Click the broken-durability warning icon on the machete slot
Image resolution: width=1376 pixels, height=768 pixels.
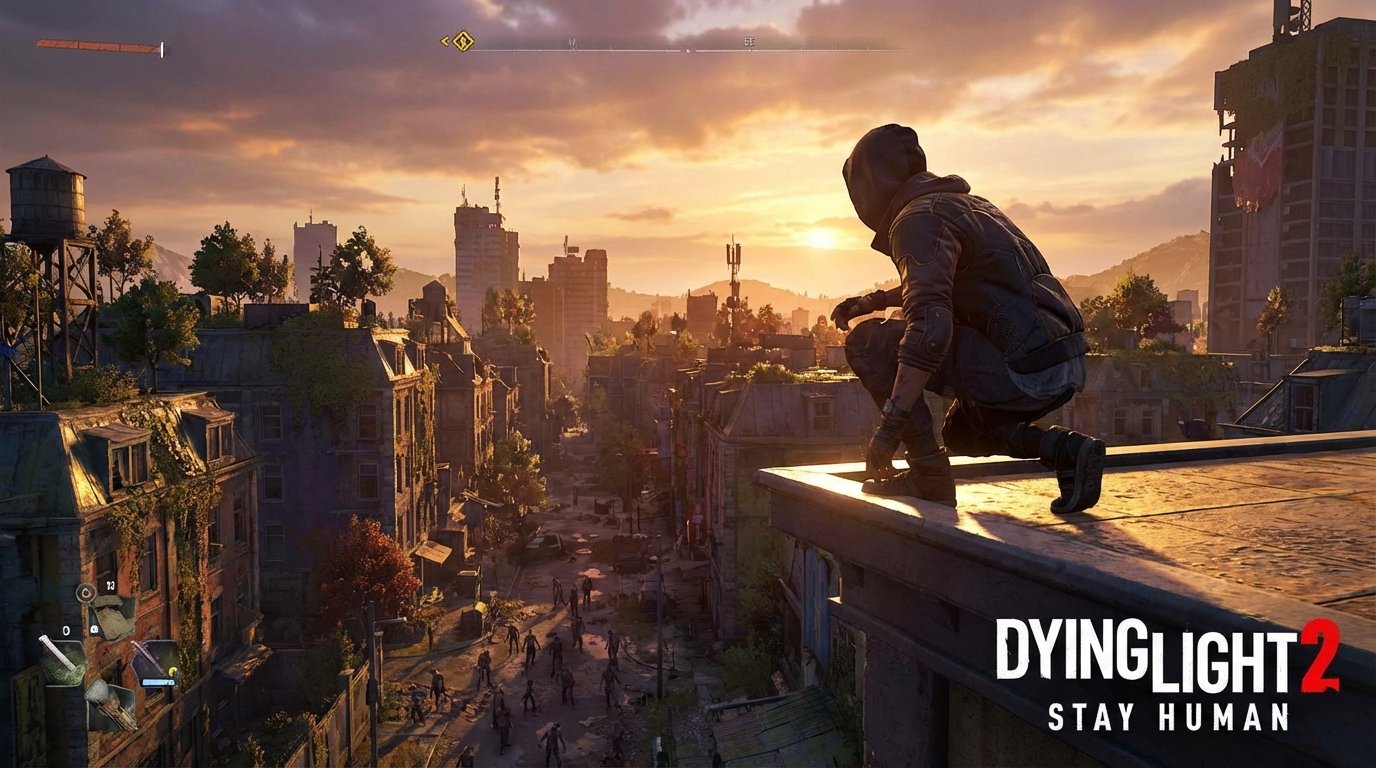(171, 670)
